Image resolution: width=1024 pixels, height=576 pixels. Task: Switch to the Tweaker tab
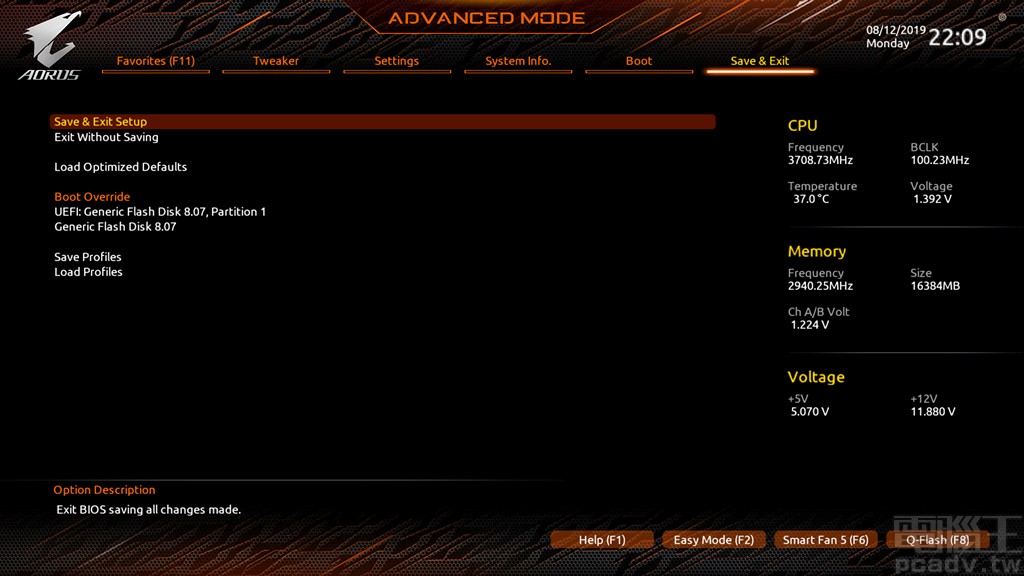[x=276, y=61]
